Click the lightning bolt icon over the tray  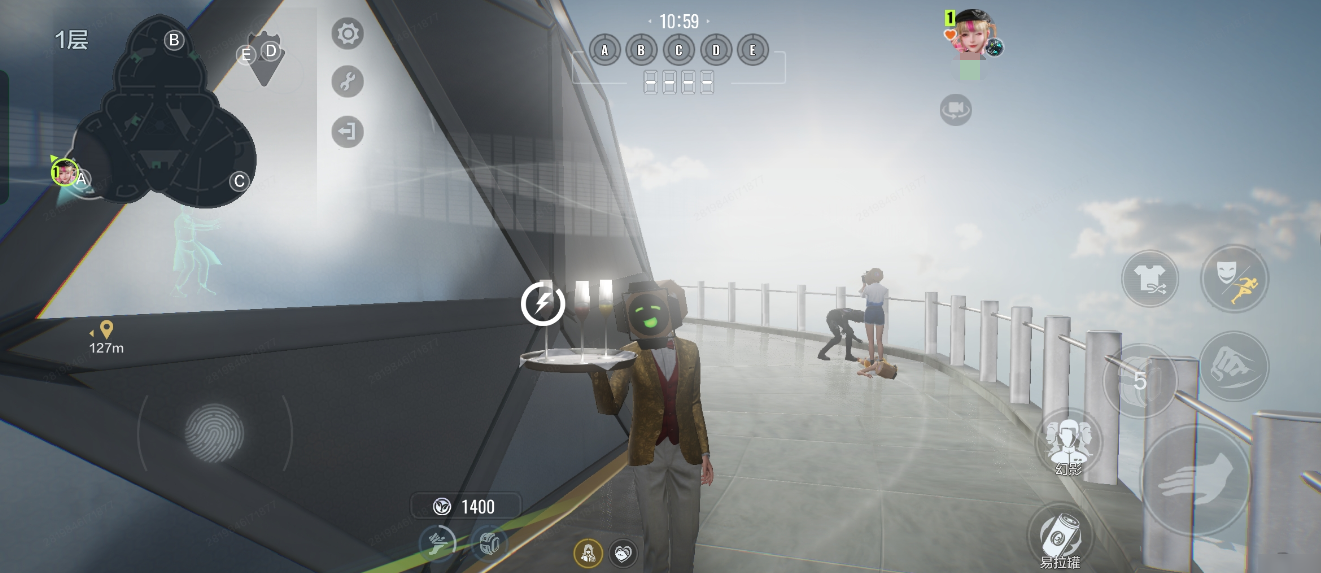pyautogui.click(x=543, y=304)
